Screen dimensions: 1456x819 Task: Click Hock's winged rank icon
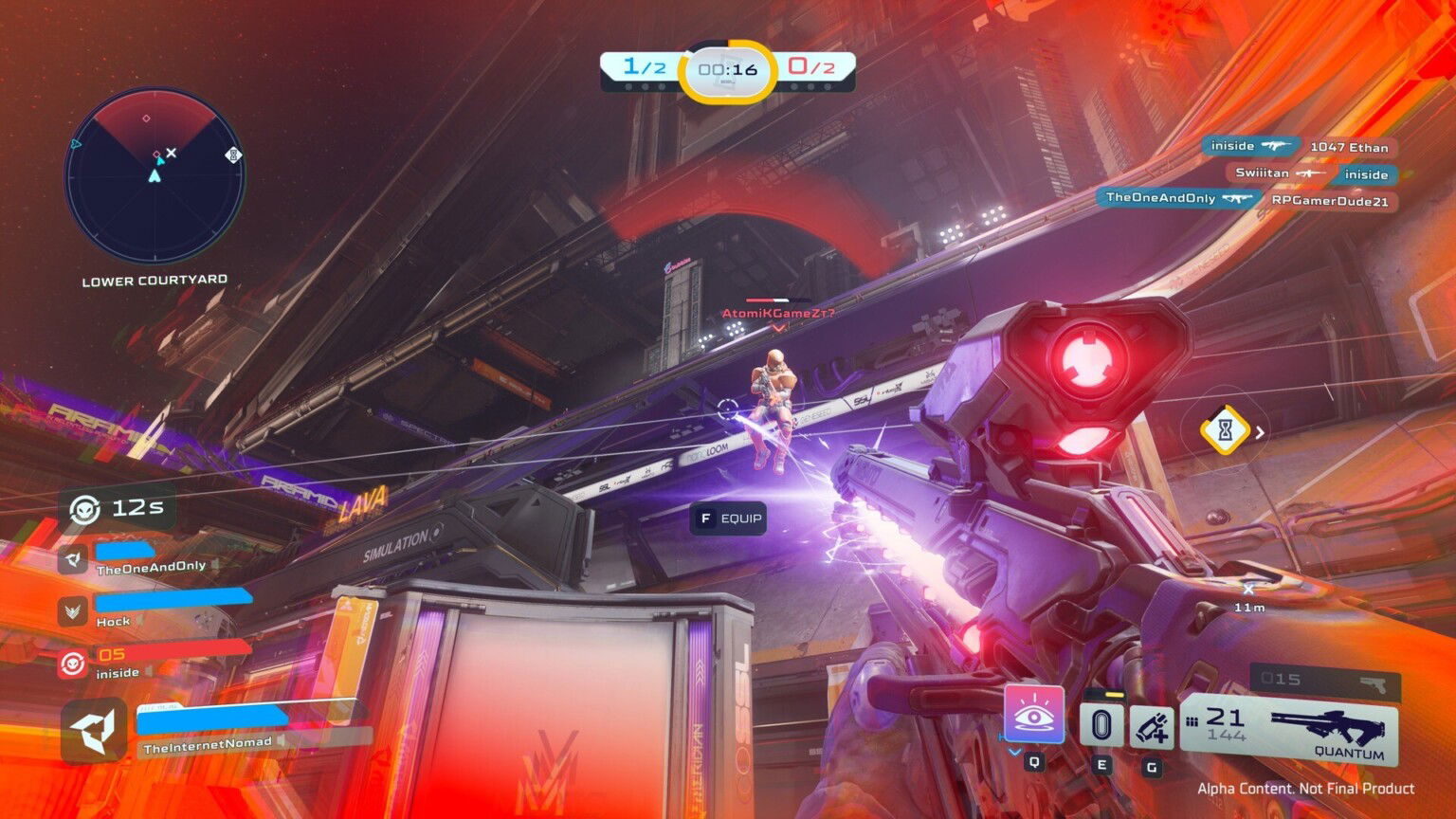pyautogui.click(x=71, y=611)
